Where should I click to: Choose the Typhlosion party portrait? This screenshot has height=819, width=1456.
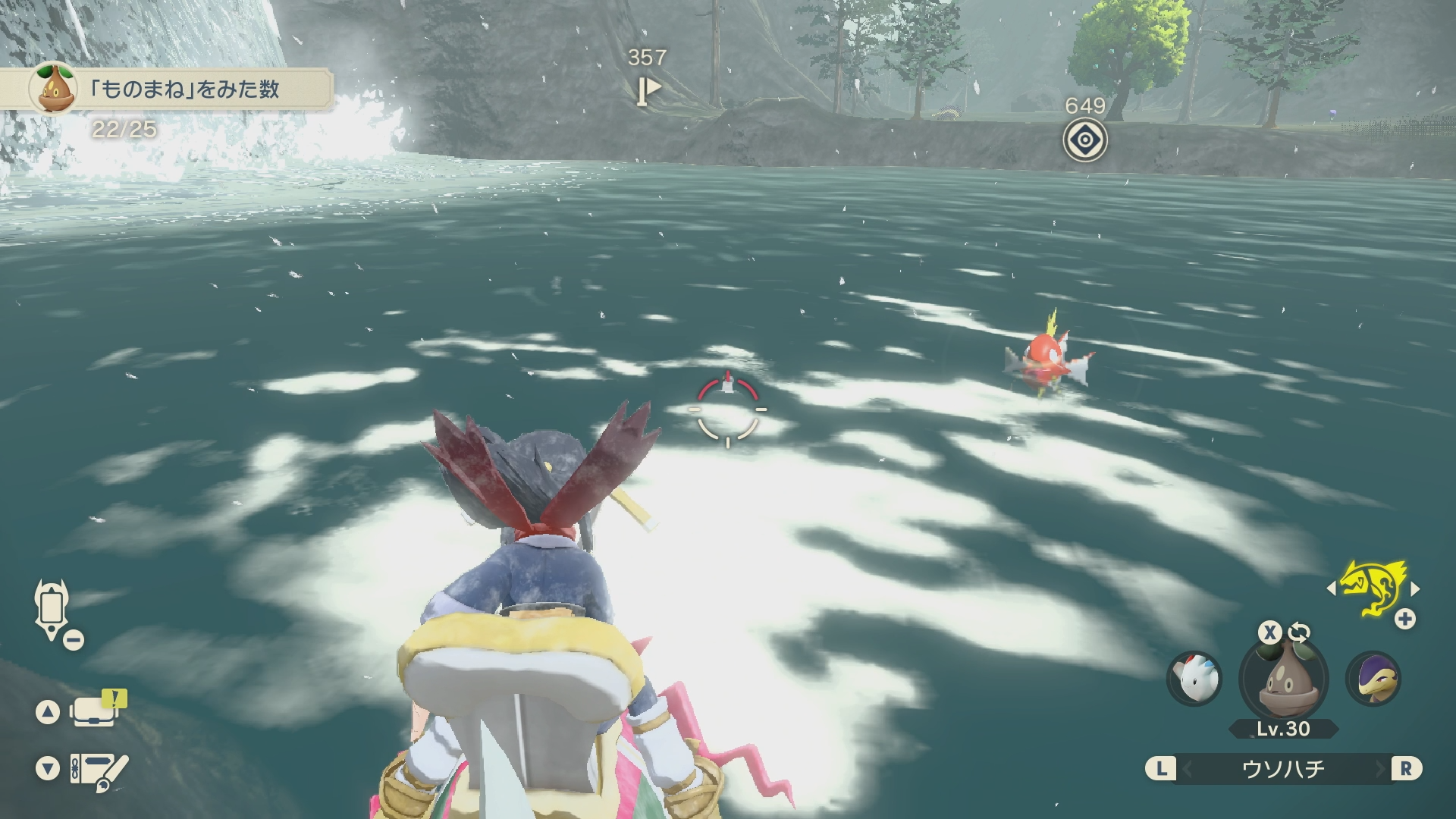point(1373,678)
